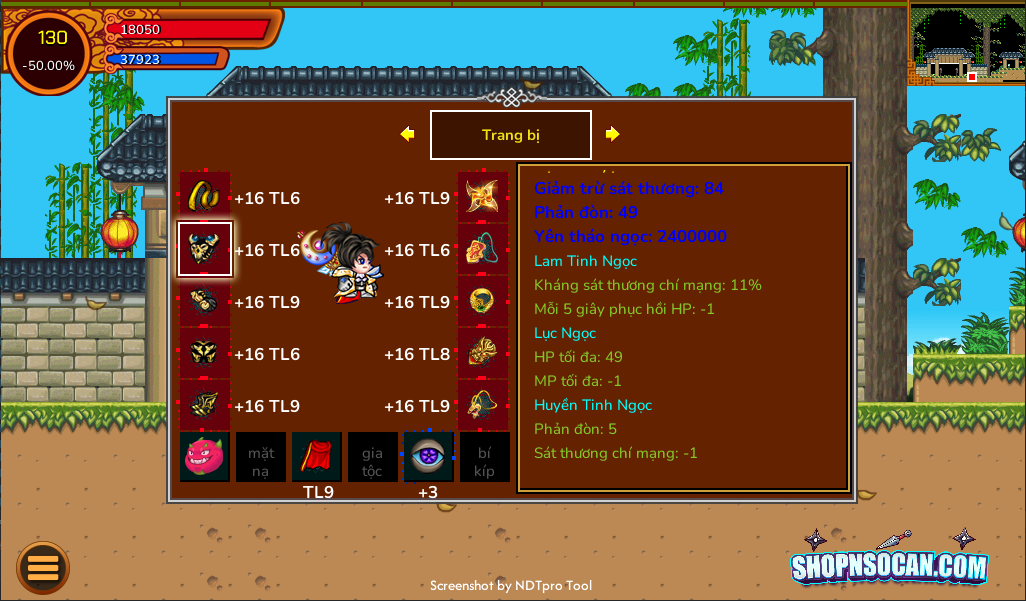Go to the next tab with the right arrow
1026x601 pixels.
coord(613,134)
